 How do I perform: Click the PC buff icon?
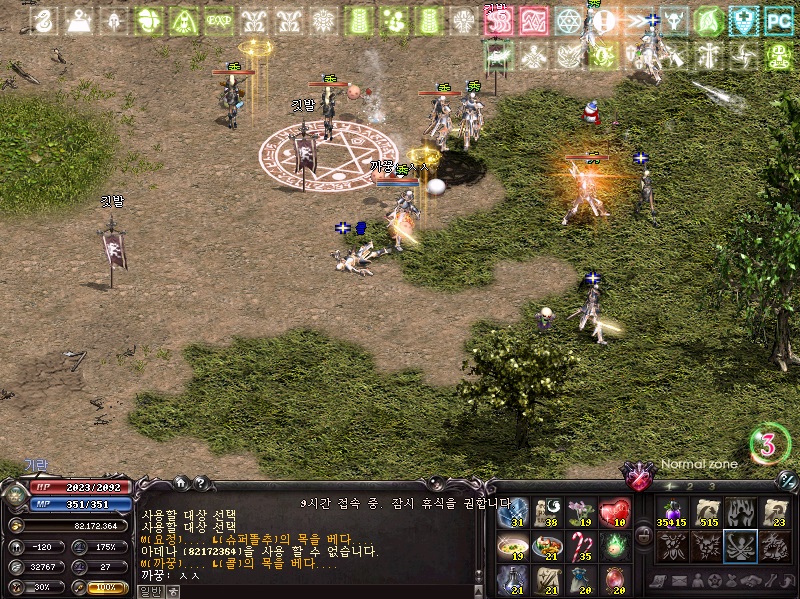click(778, 20)
